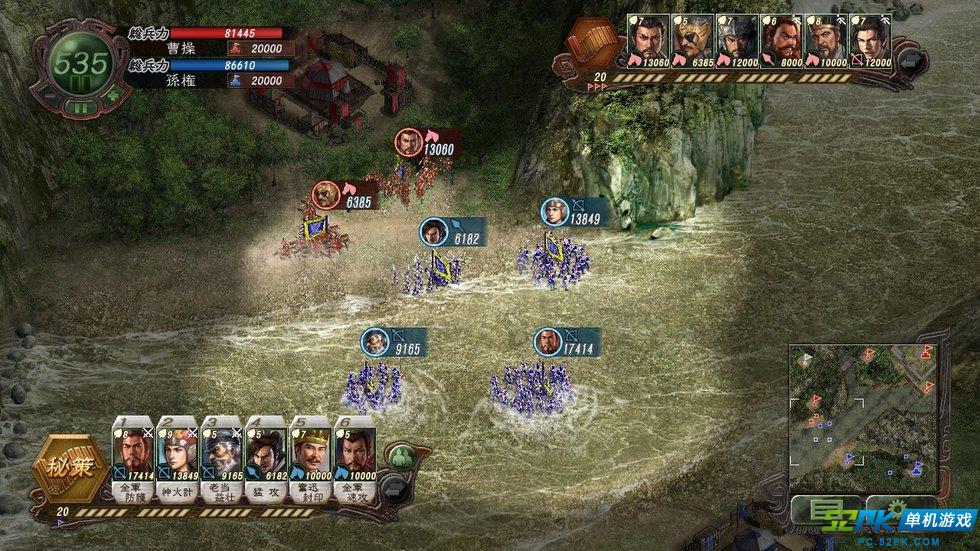Decrease battle speed with the minus button
The height and width of the screenshot is (551, 980).
click(x=50, y=96)
